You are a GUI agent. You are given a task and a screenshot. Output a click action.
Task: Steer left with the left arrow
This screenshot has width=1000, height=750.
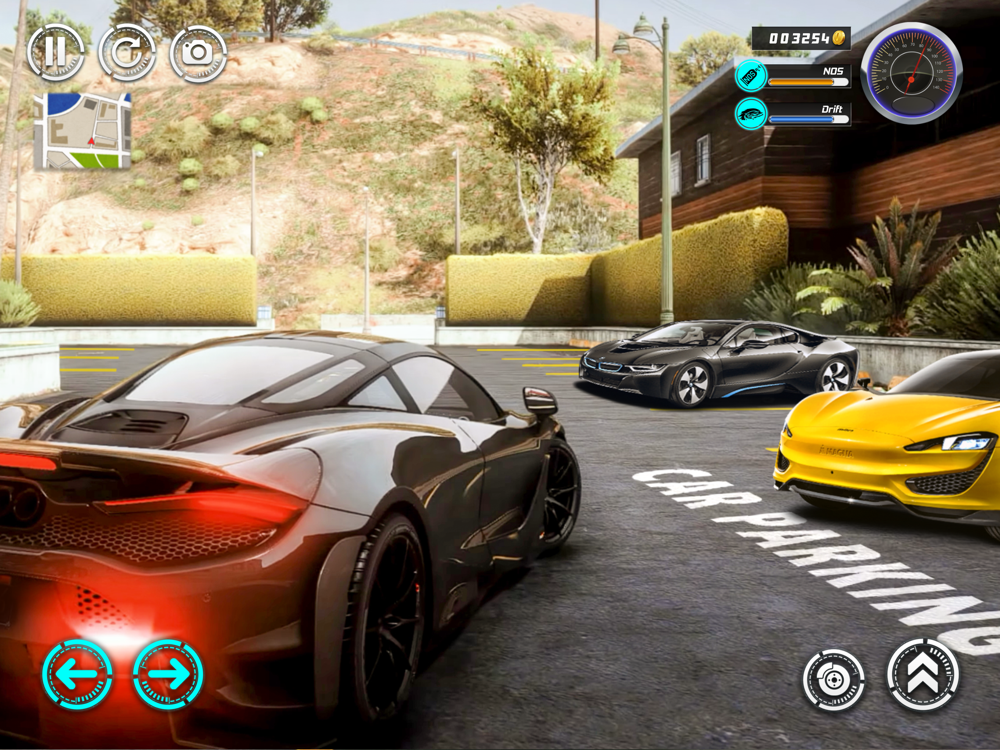(x=77, y=675)
